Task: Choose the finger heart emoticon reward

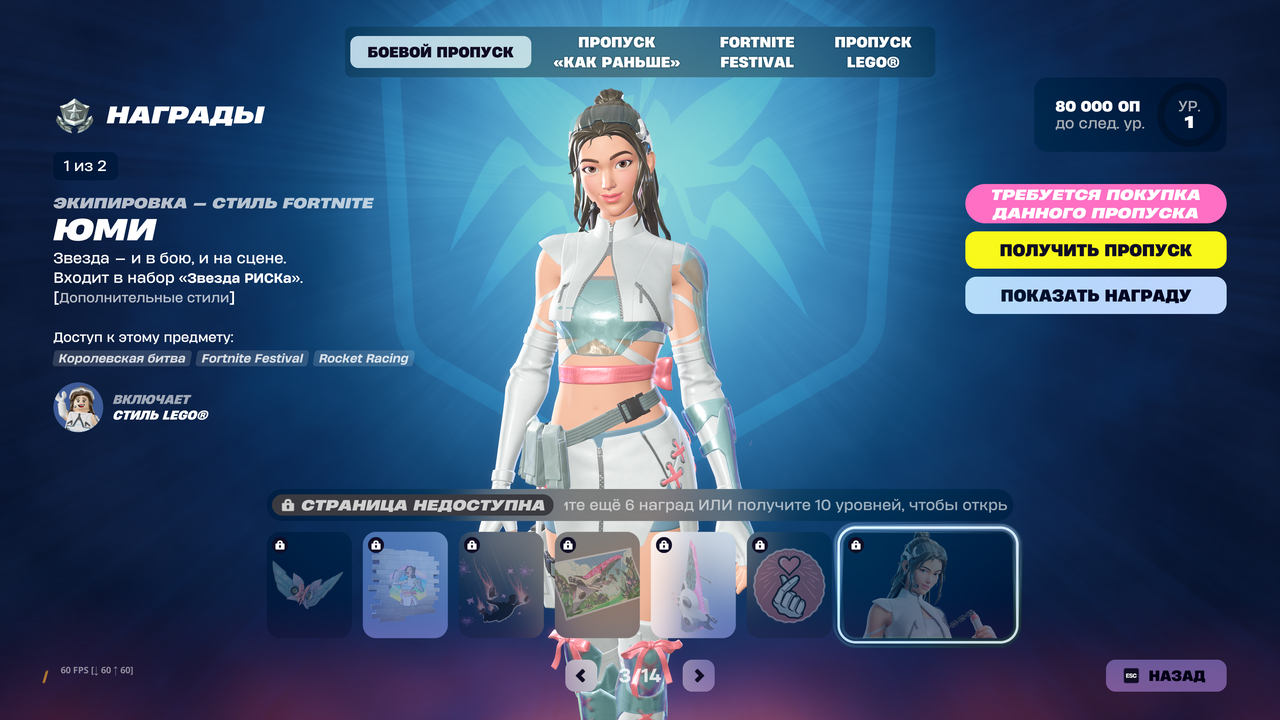Action: pos(789,585)
